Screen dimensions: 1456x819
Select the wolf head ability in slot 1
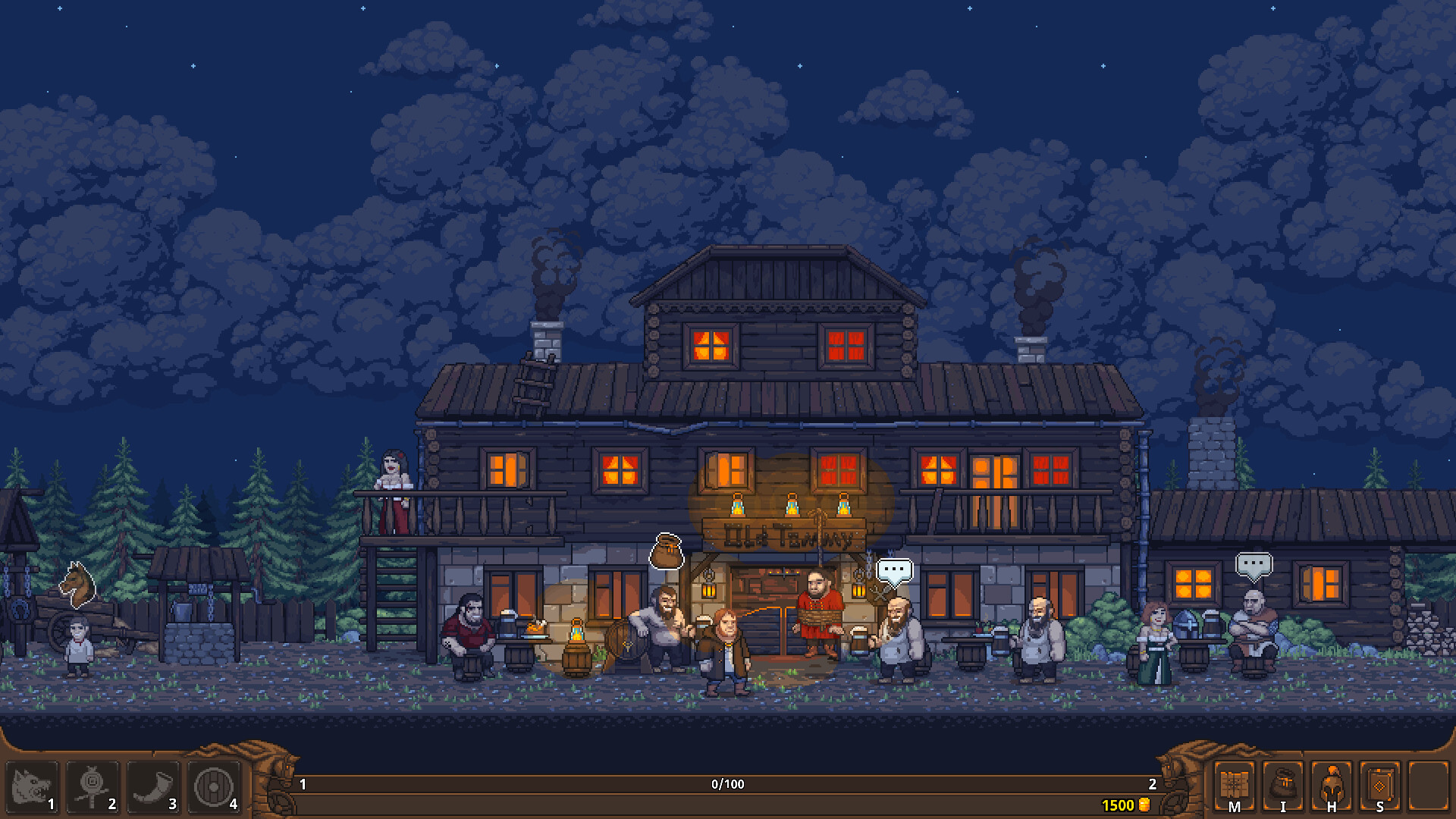point(30,787)
